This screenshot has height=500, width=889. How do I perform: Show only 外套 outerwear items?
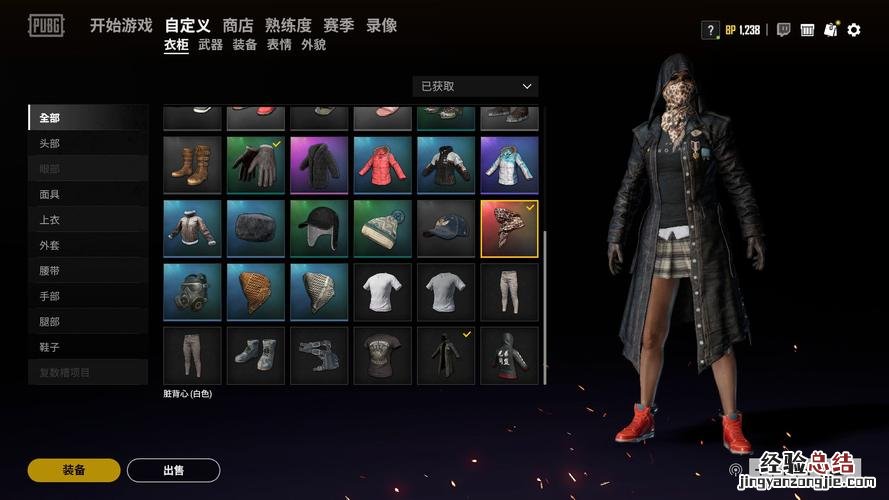[49, 246]
